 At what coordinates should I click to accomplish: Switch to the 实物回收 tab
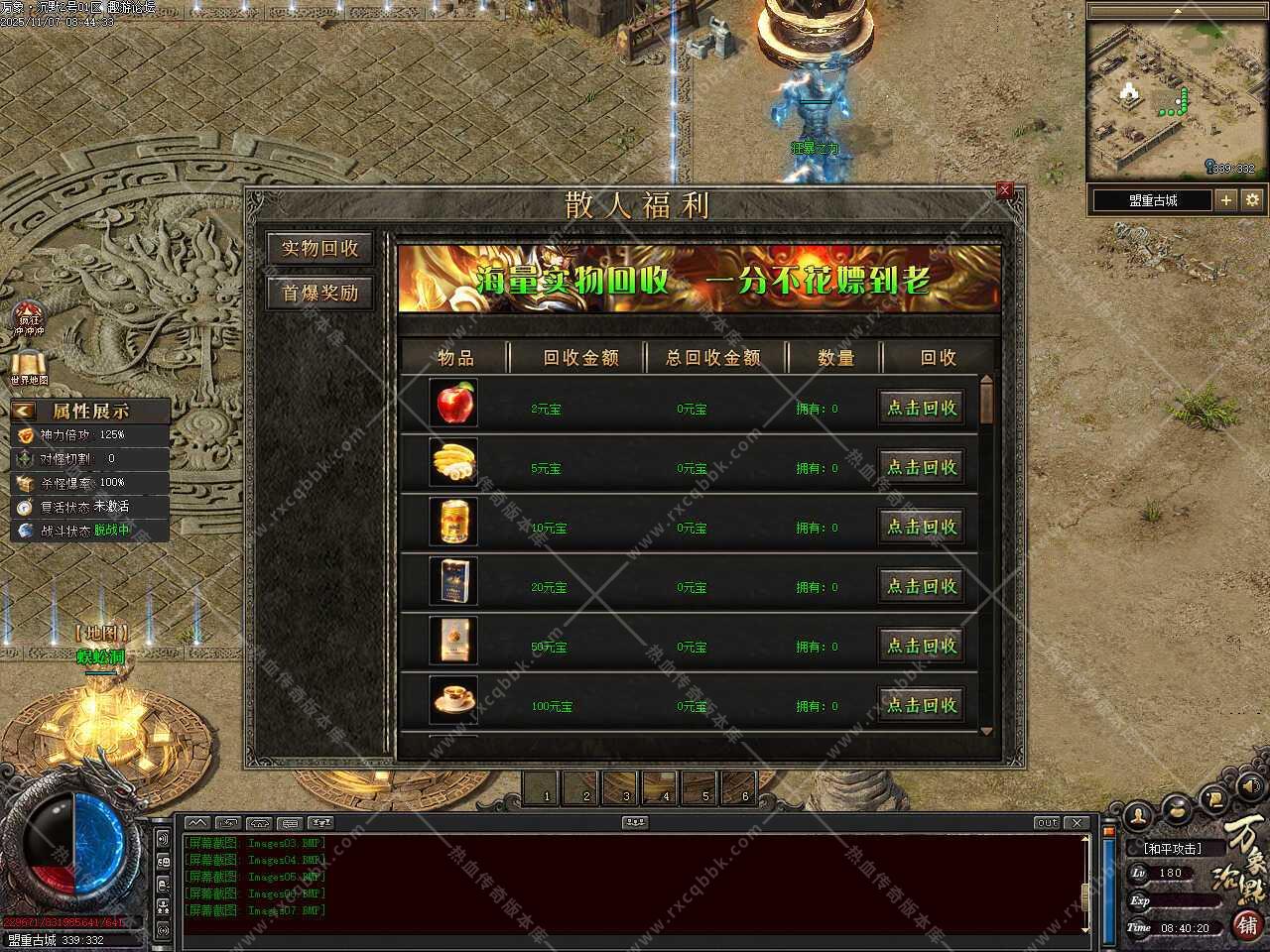point(319,249)
